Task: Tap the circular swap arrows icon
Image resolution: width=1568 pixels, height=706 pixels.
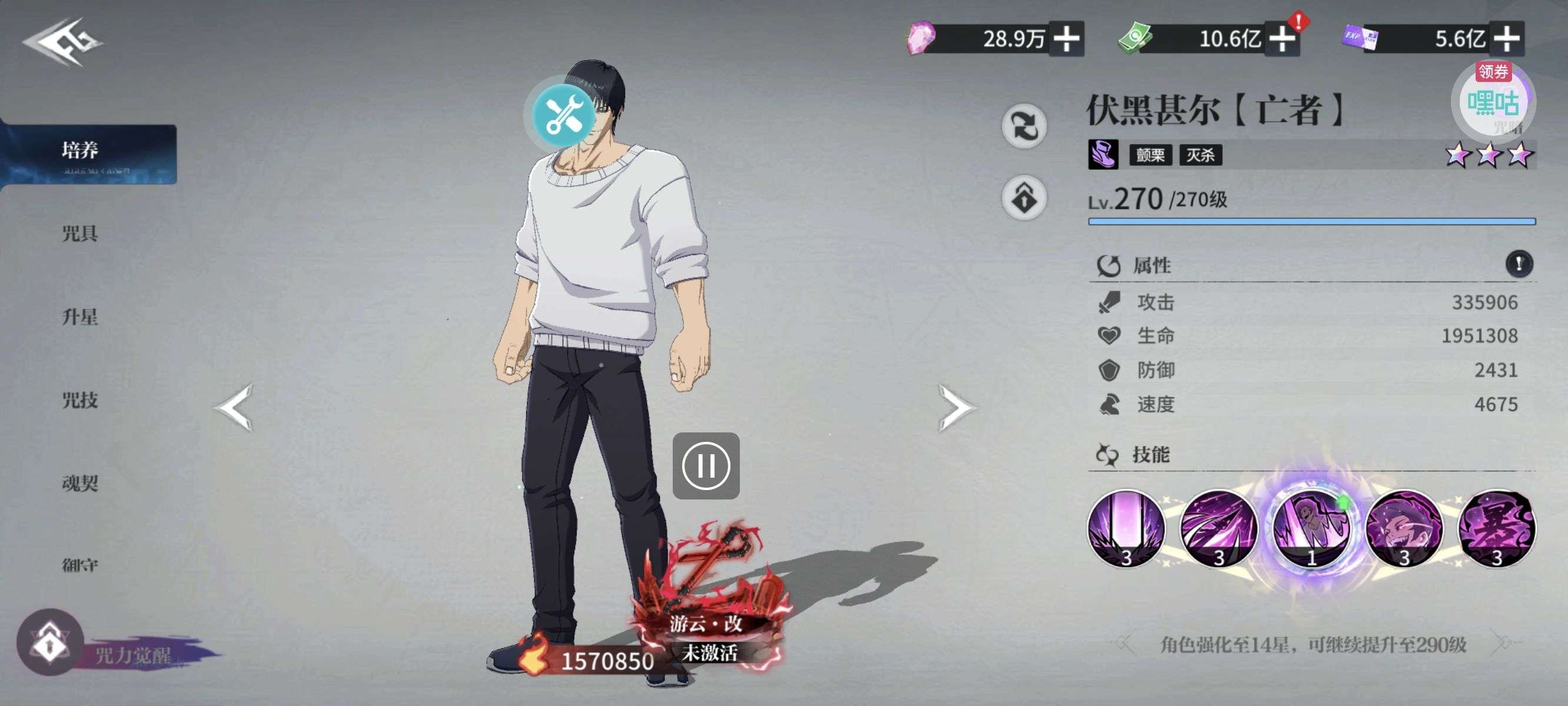Action: coord(1024,126)
